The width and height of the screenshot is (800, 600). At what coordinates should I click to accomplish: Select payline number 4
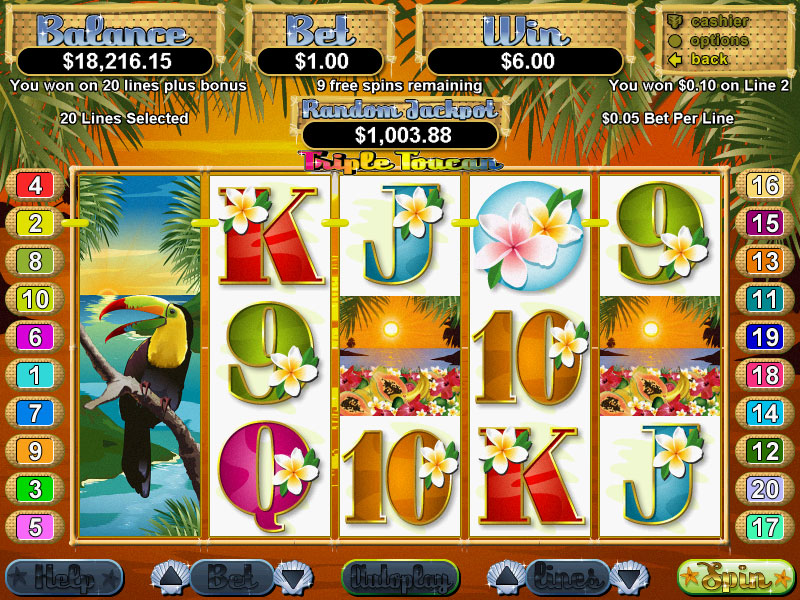coord(35,185)
